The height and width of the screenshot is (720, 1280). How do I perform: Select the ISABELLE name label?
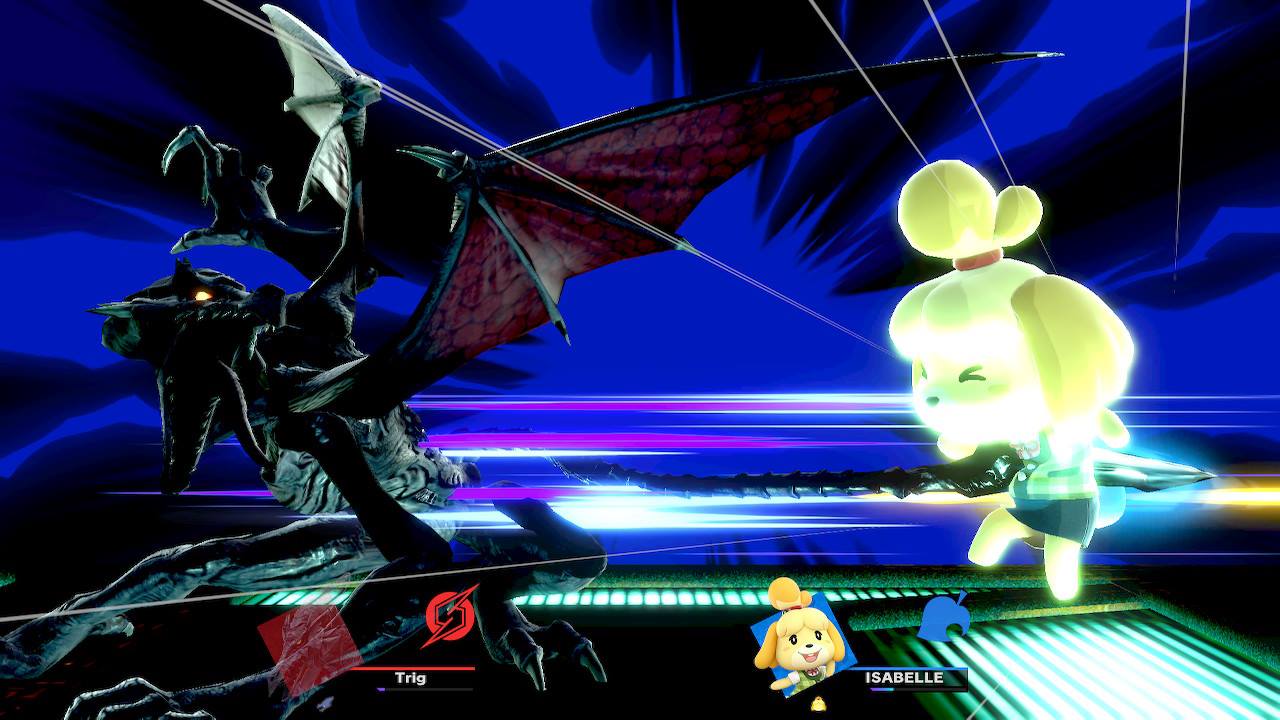903,676
